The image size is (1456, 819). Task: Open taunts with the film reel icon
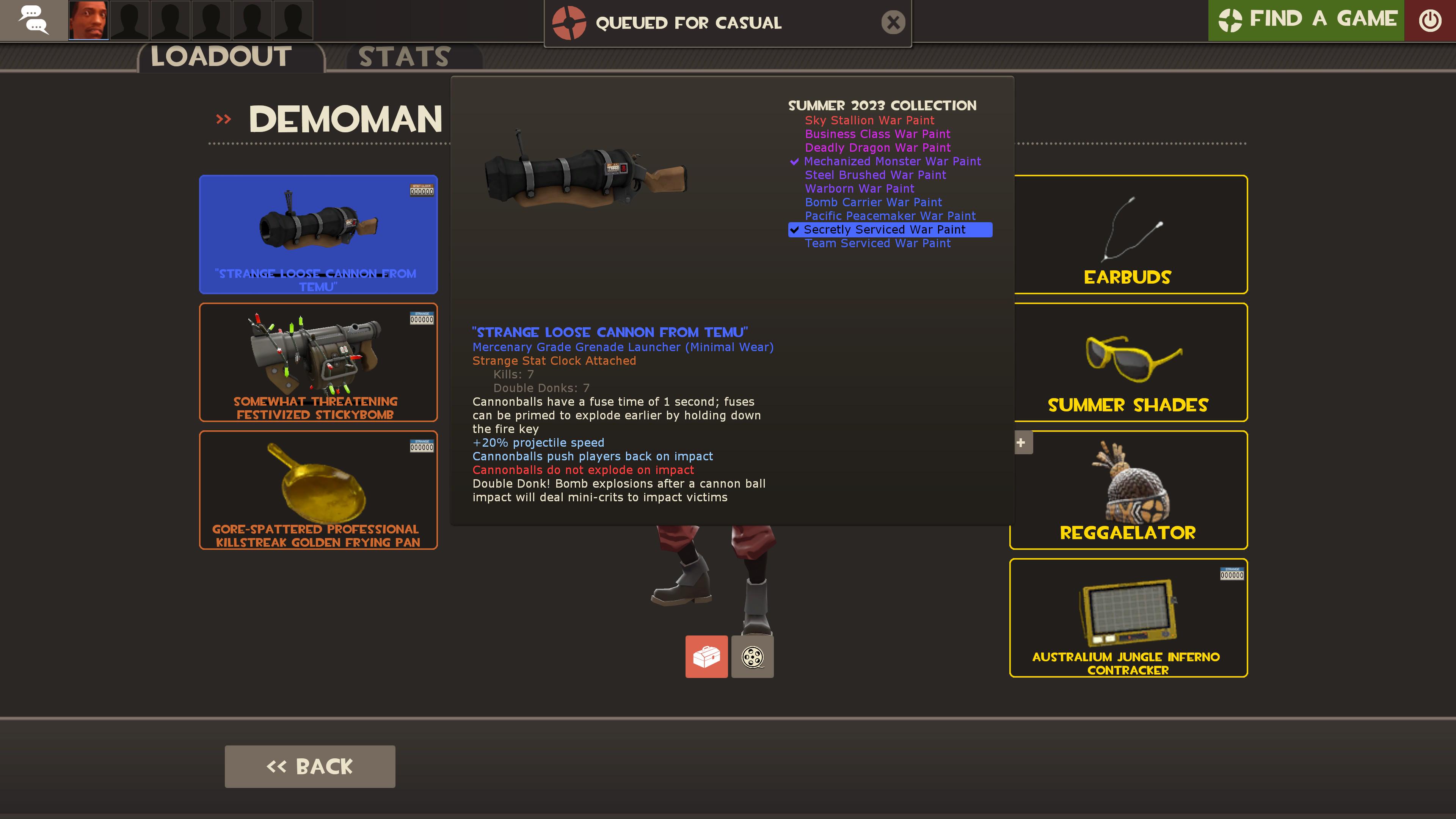coord(752,656)
